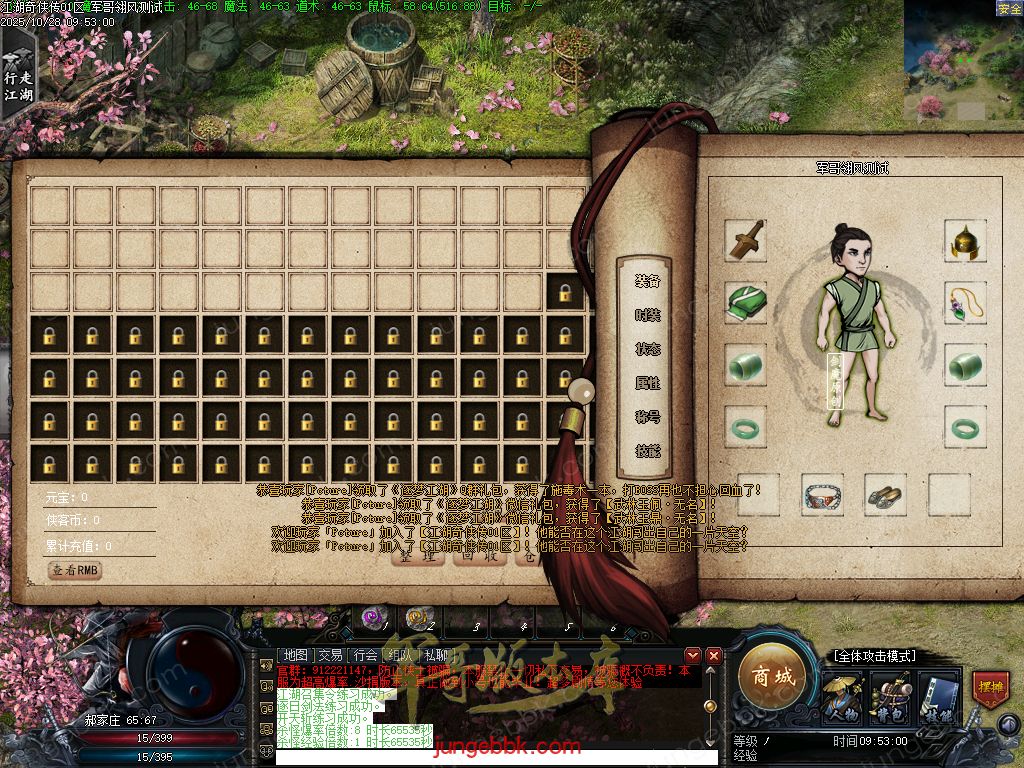Select the belt equipment slot
This screenshot has height=768, width=1024.
pyautogui.click(x=822, y=495)
